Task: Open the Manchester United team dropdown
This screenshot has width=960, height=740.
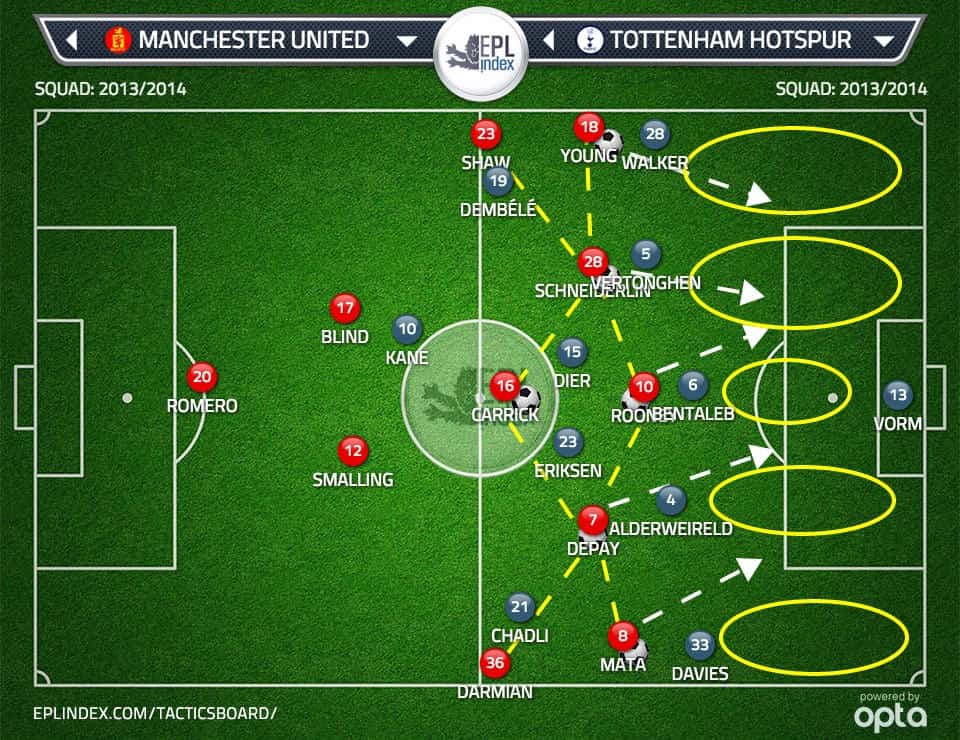Action: [407, 41]
